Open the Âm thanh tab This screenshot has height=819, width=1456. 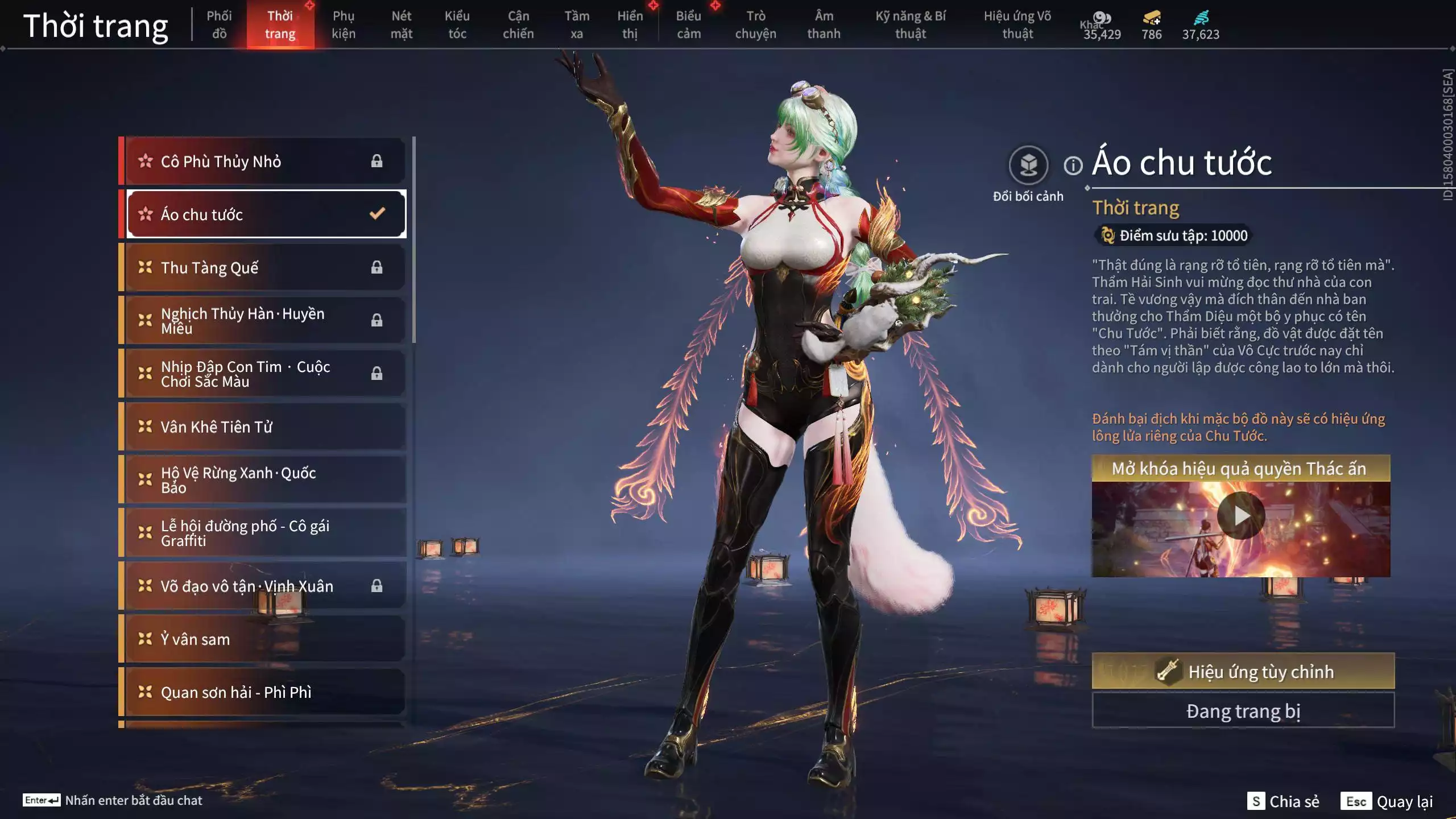(x=824, y=25)
